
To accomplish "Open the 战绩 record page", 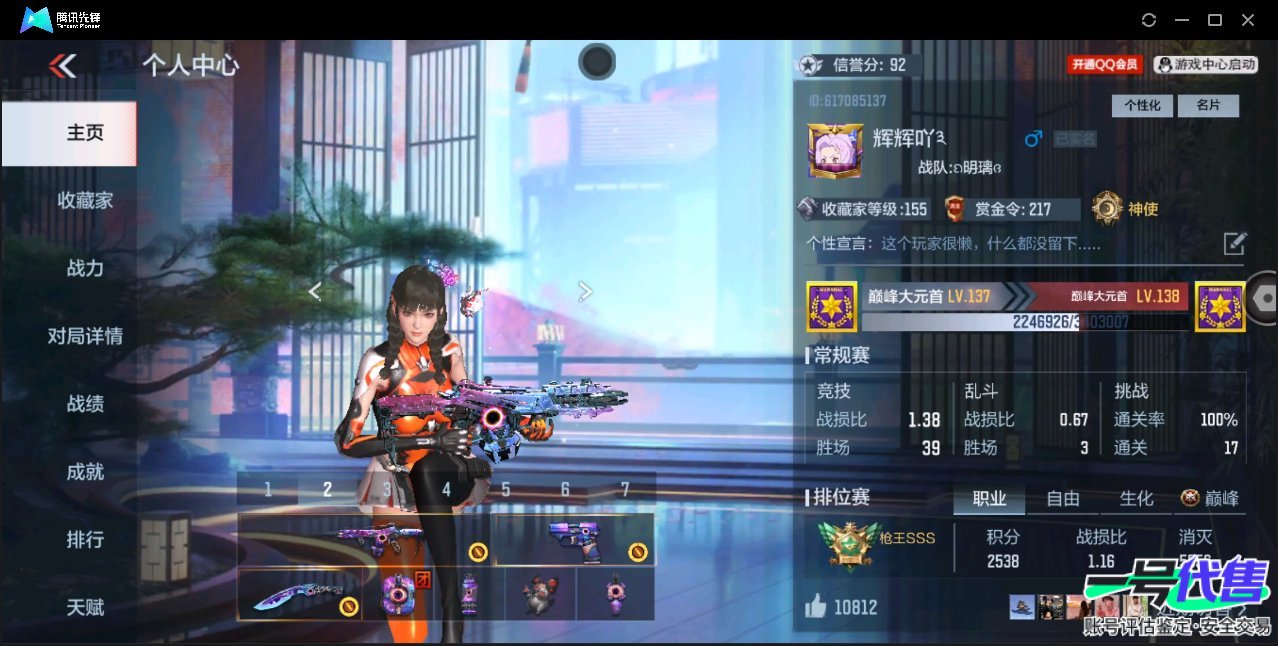I will (85, 404).
